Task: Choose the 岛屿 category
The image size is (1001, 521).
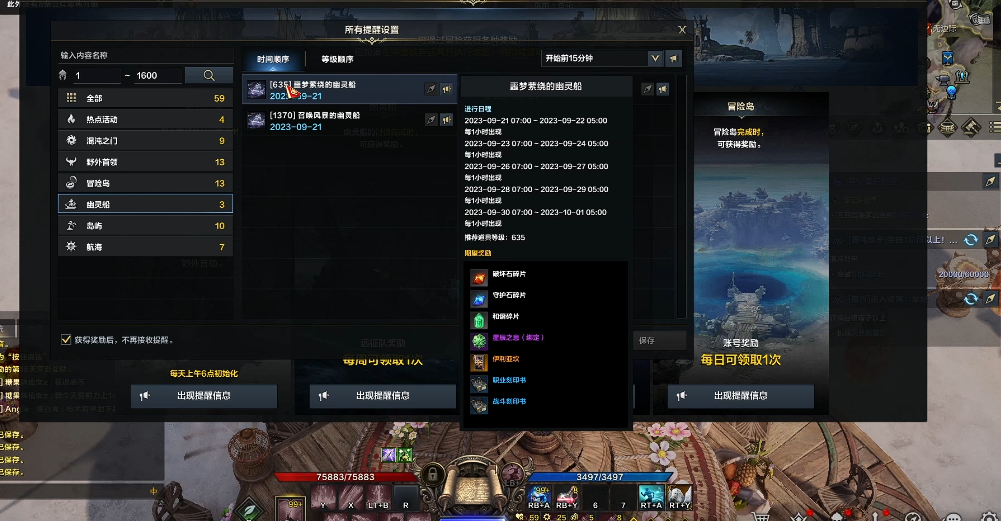Action: point(145,225)
